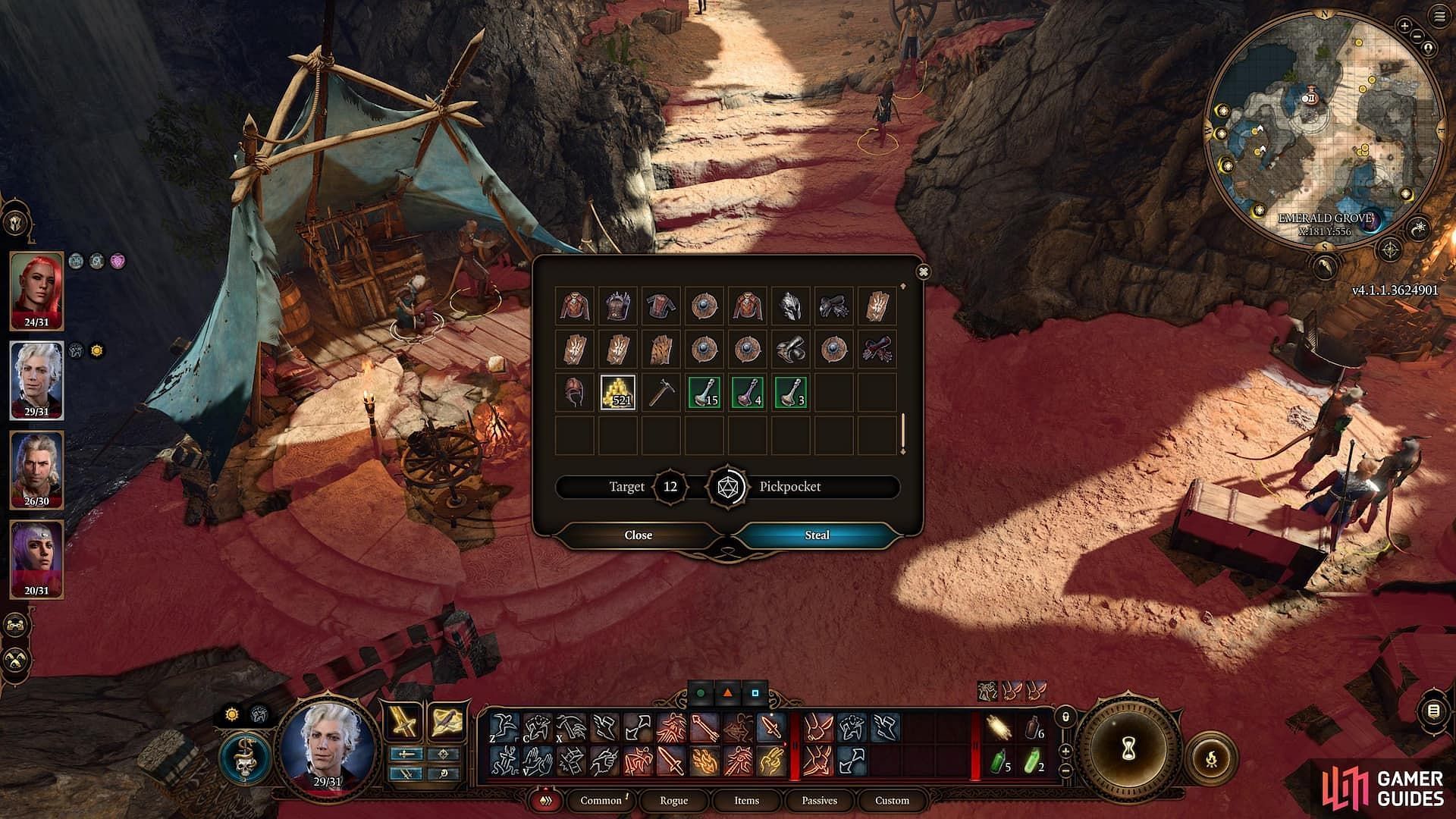Choose the purple potion stack of 4
Viewport: 1456px width, 819px height.
pyautogui.click(x=748, y=391)
